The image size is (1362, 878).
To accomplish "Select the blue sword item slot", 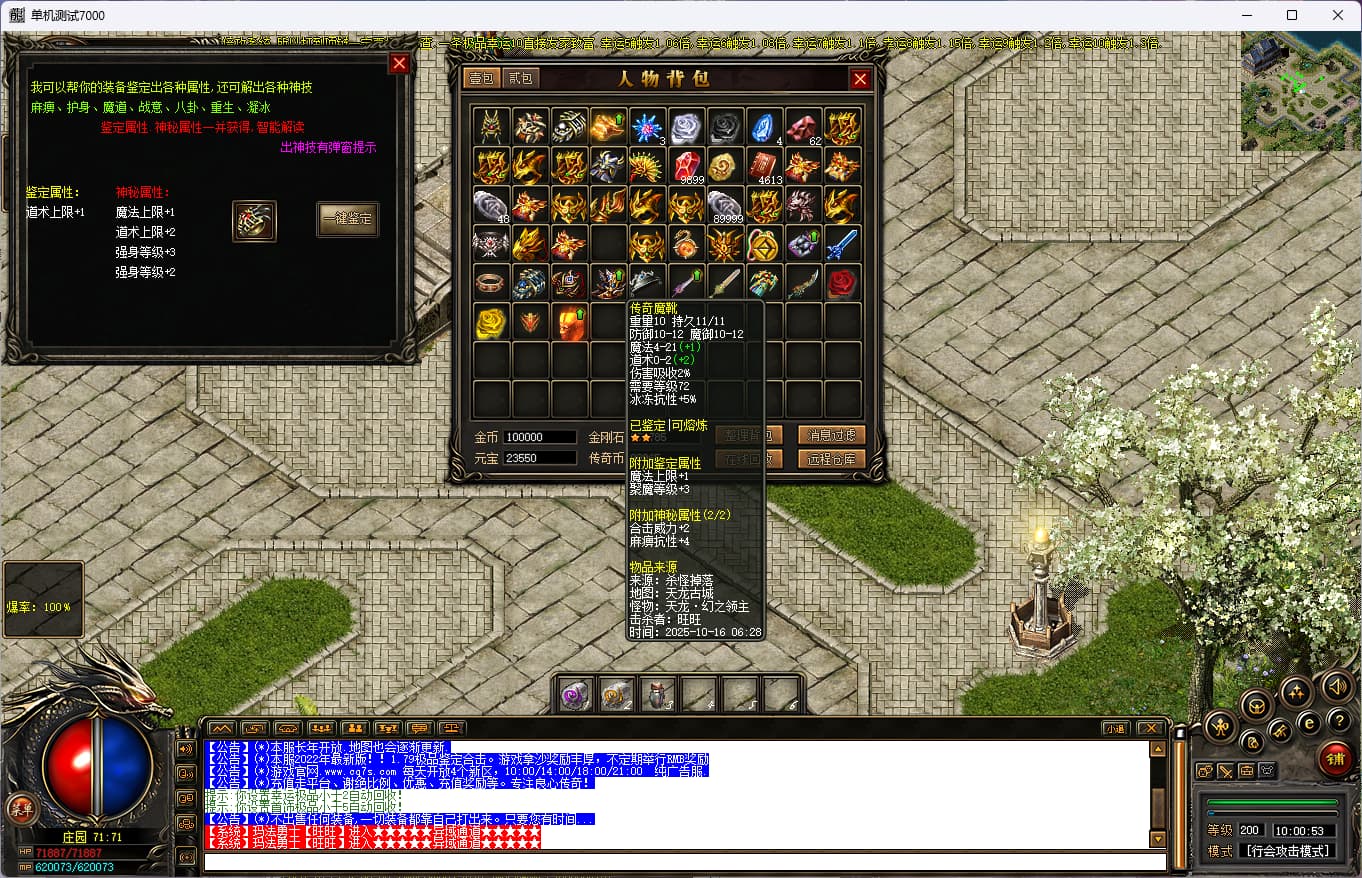I will [x=843, y=243].
